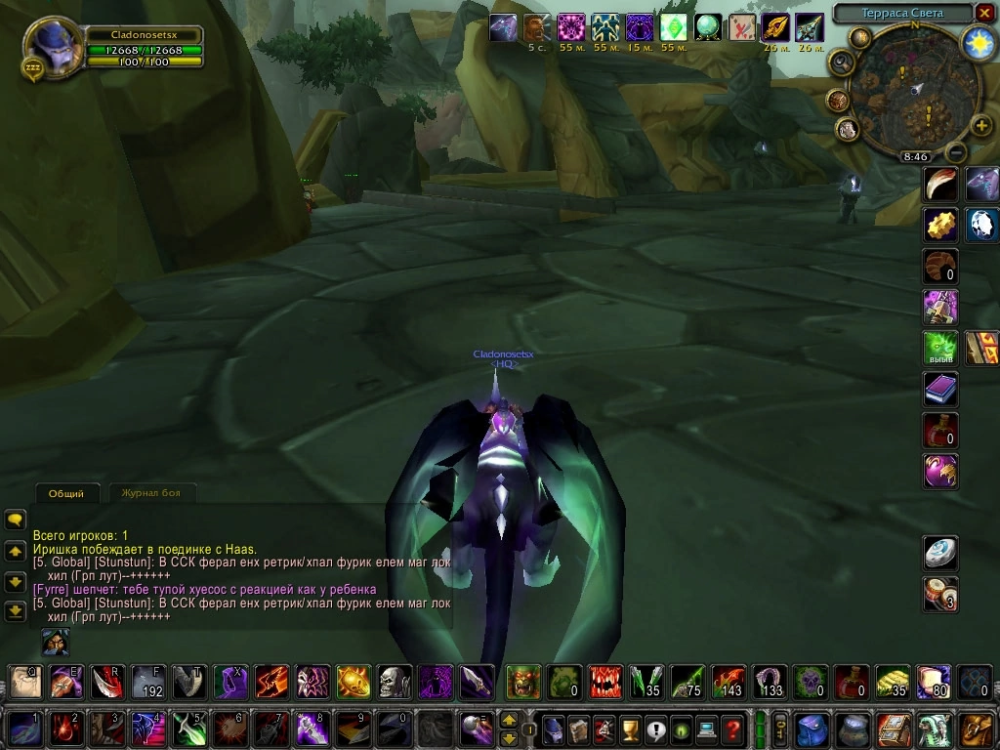Open the red question mark help button
This screenshot has height=750, width=1000.
[733, 729]
